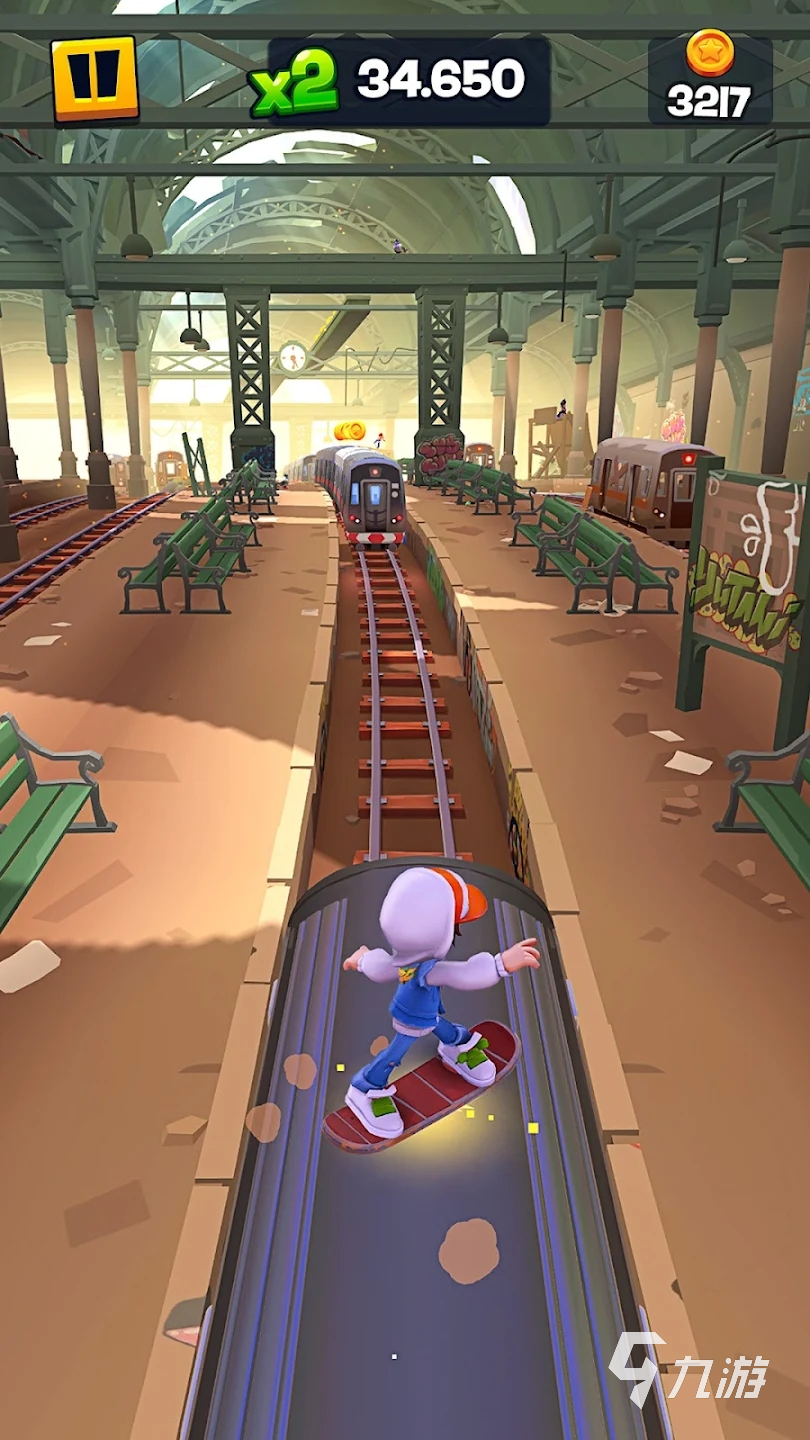The width and height of the screenshot is (810, 1440).
Task: Pause the game with the yellow button
Action: 95,79
